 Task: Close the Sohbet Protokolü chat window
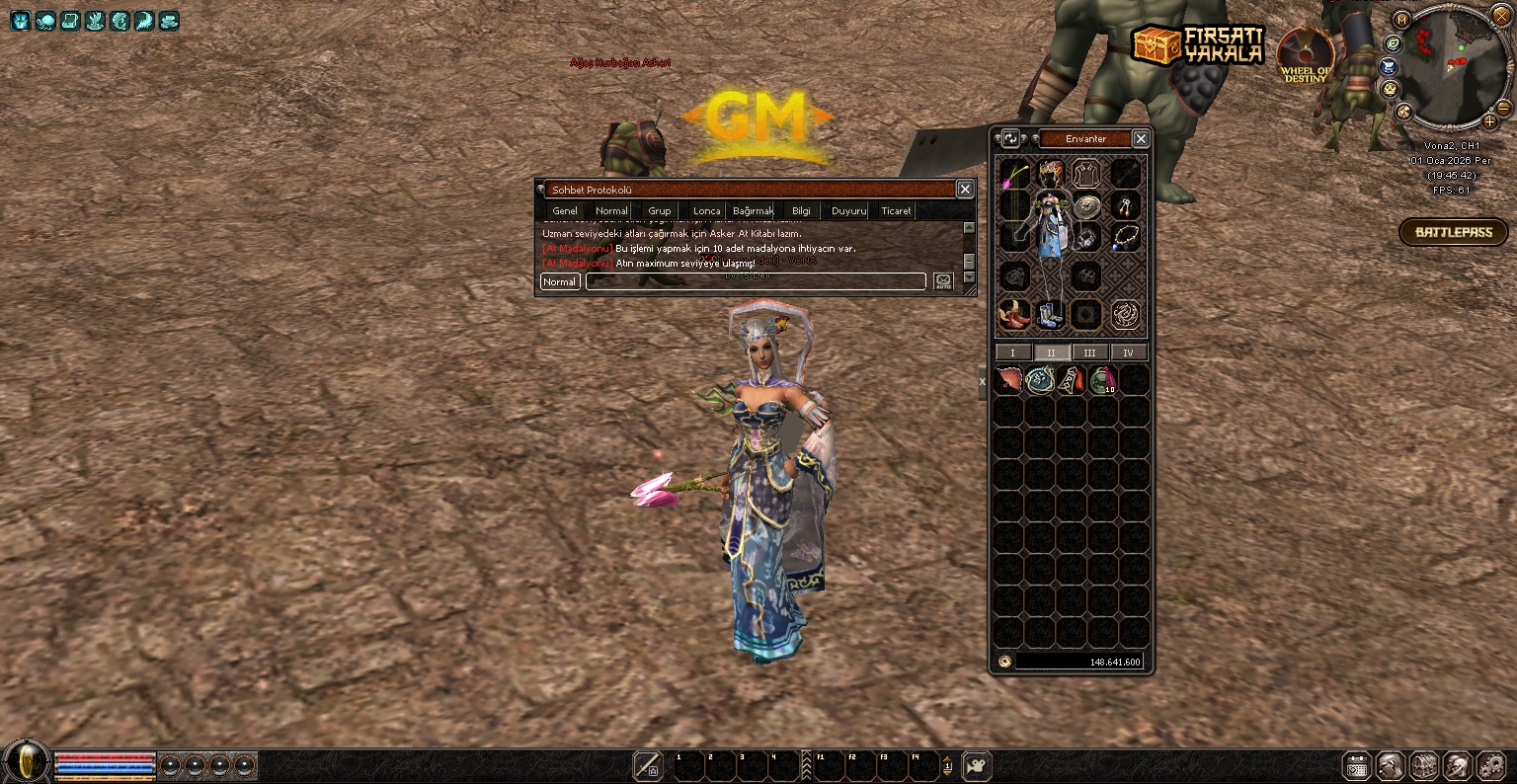(x=965, y=190)
